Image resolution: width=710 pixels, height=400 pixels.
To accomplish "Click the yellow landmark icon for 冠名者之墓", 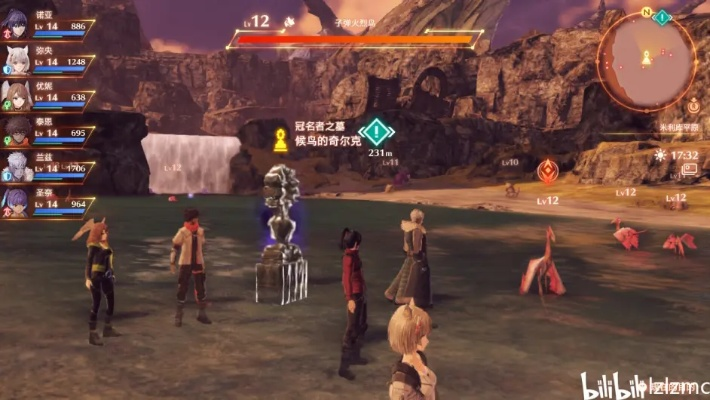I will (x=280, y=139).
